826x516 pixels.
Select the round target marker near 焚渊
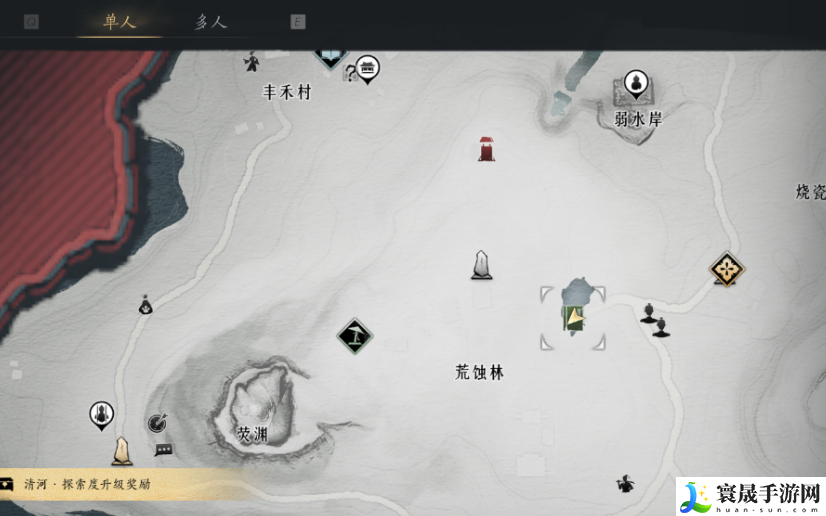pos(157,424)
